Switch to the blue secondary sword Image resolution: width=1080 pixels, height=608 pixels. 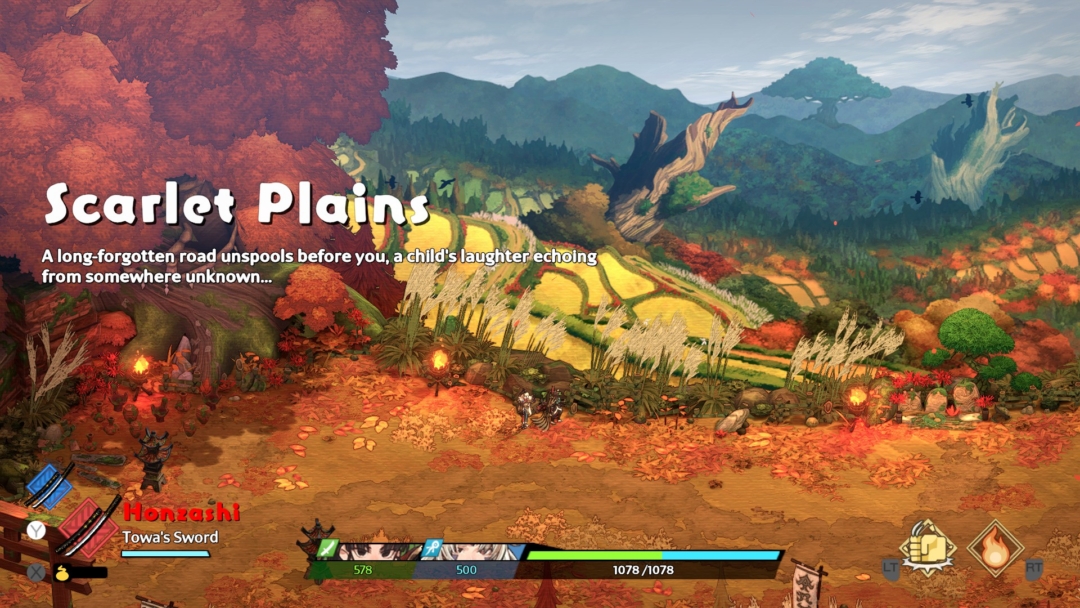(50, 486)
